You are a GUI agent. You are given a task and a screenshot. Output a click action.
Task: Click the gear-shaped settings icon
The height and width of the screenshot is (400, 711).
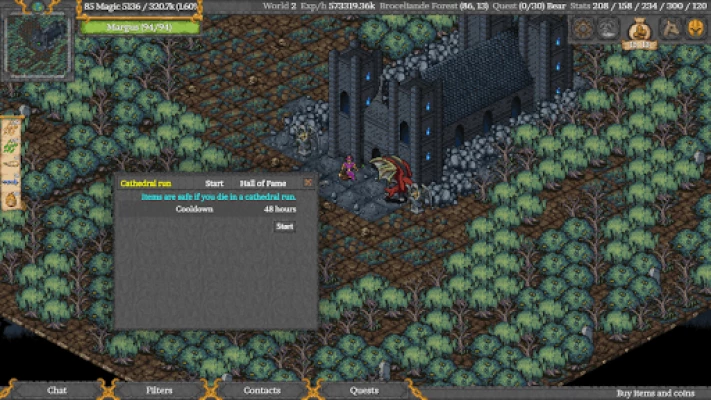point(582,29)
